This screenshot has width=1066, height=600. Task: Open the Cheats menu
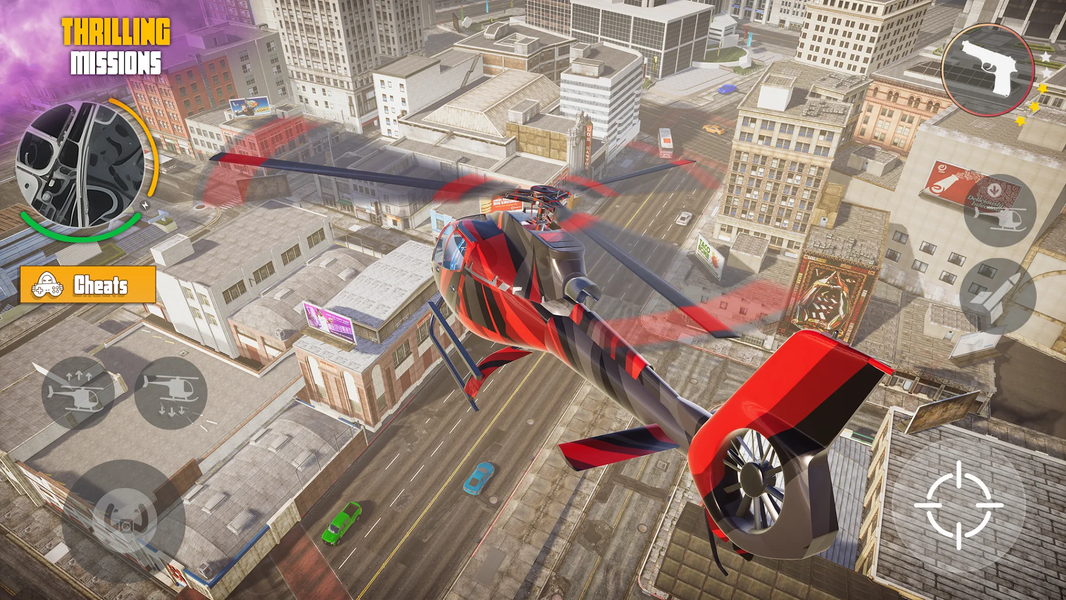click(x=88, y=285)
